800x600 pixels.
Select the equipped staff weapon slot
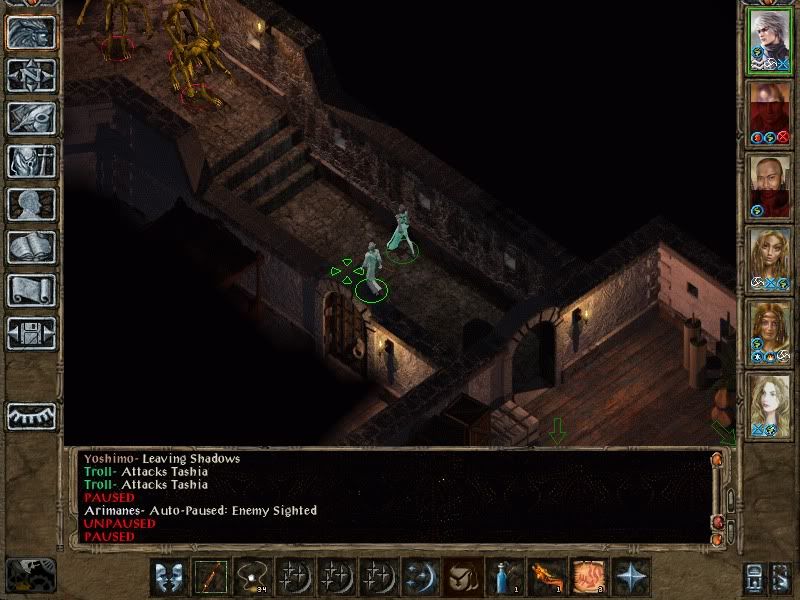(211, 577)
